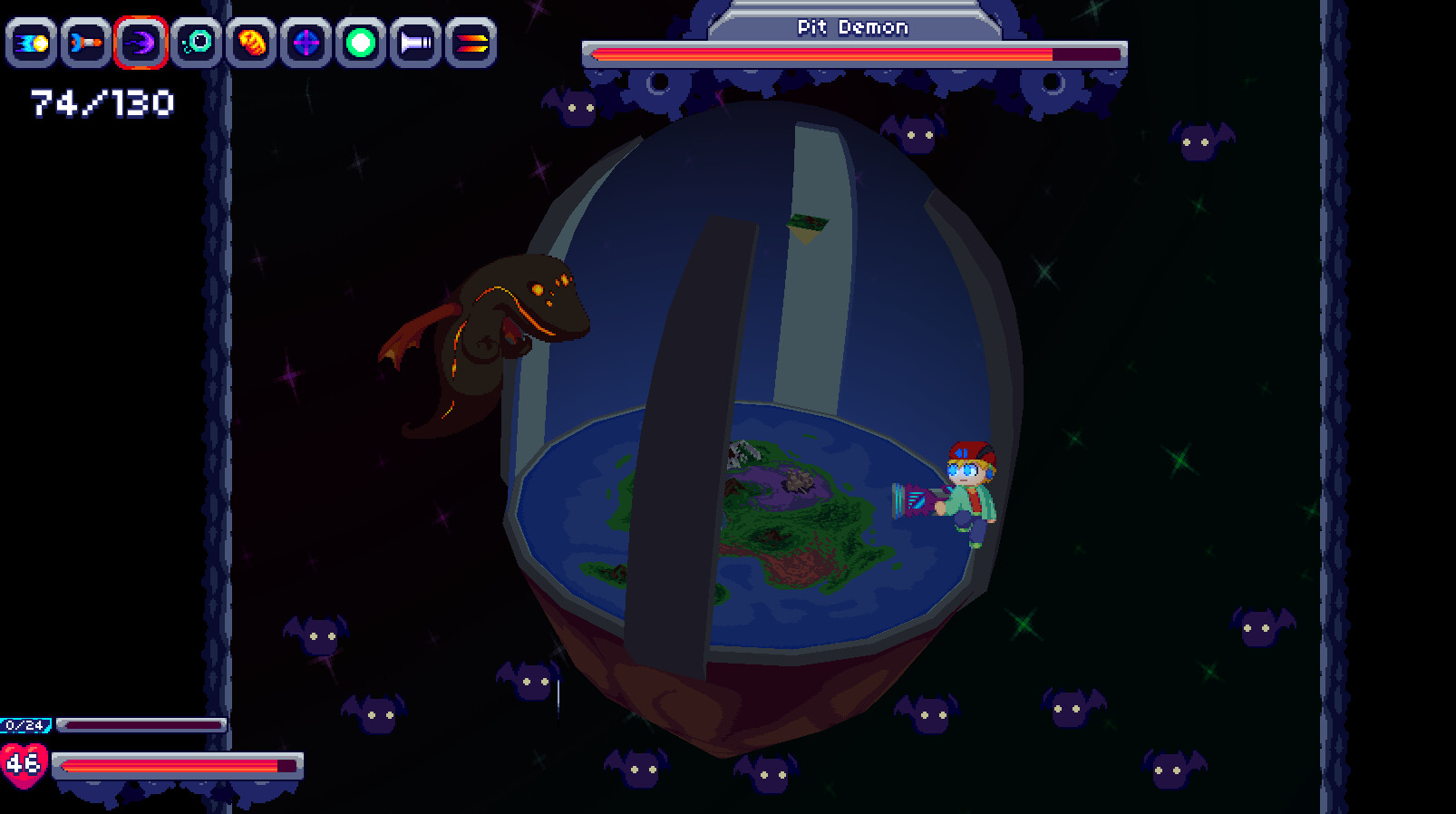Select the orange rocket weapon slot
The image size is (1456, 814).
pos(84,41)
